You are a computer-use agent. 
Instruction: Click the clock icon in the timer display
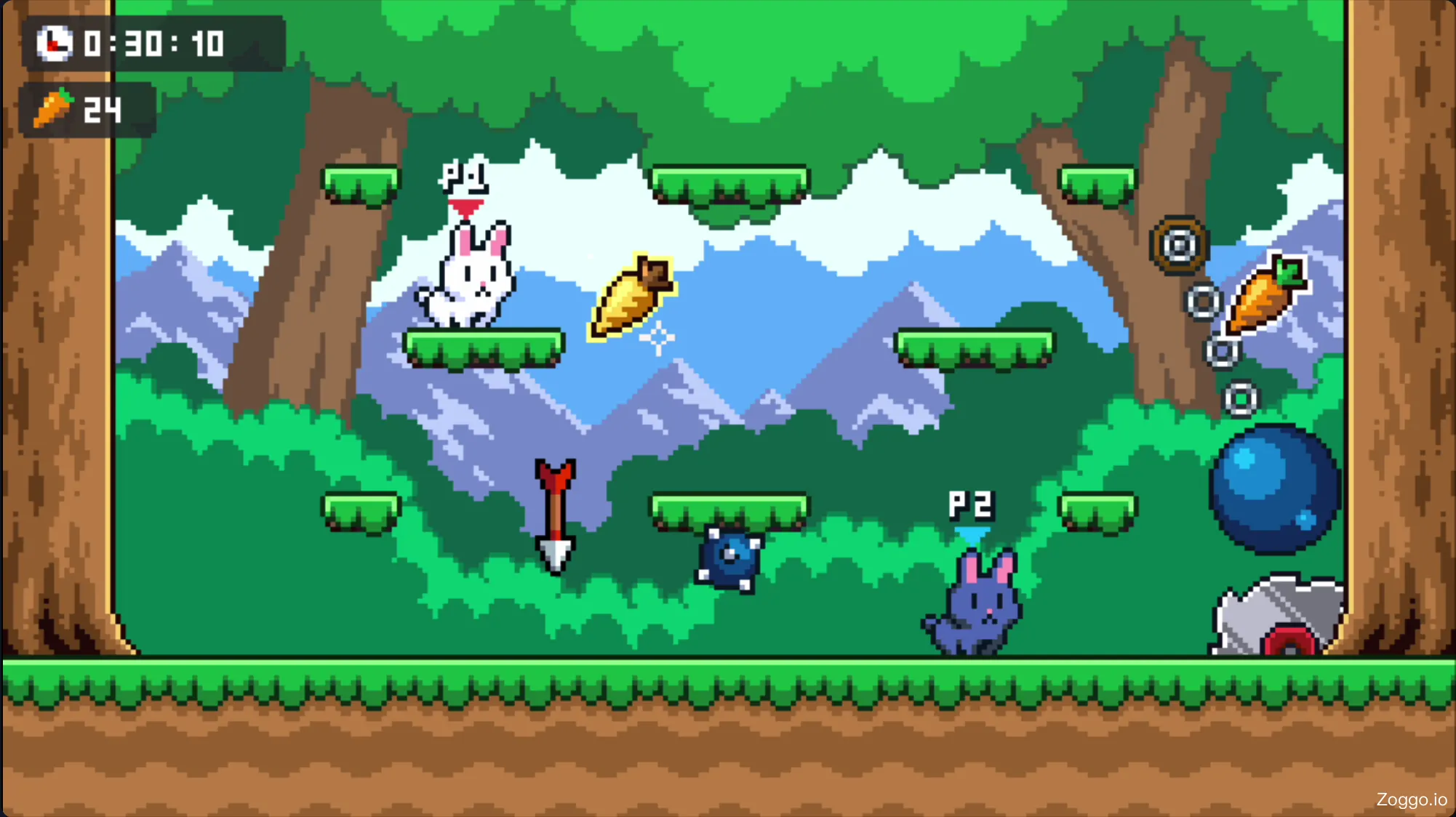tap(54, 44)
